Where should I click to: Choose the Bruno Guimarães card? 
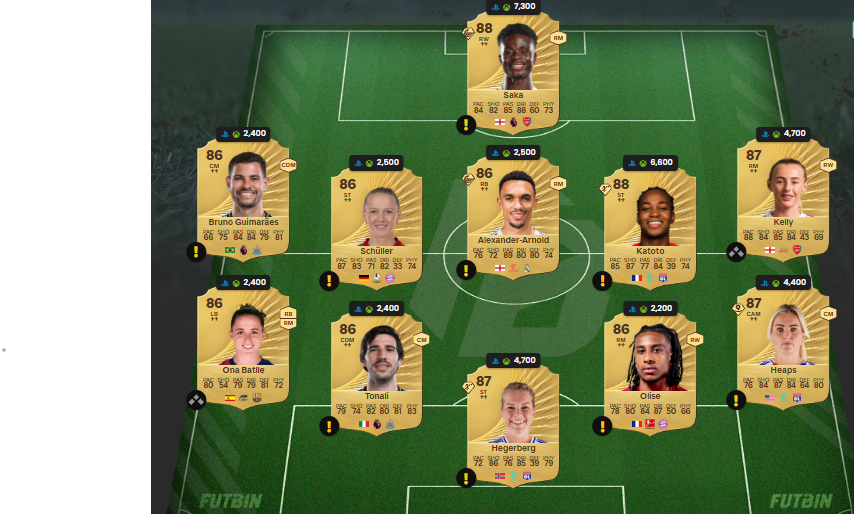tap(242, 200)
